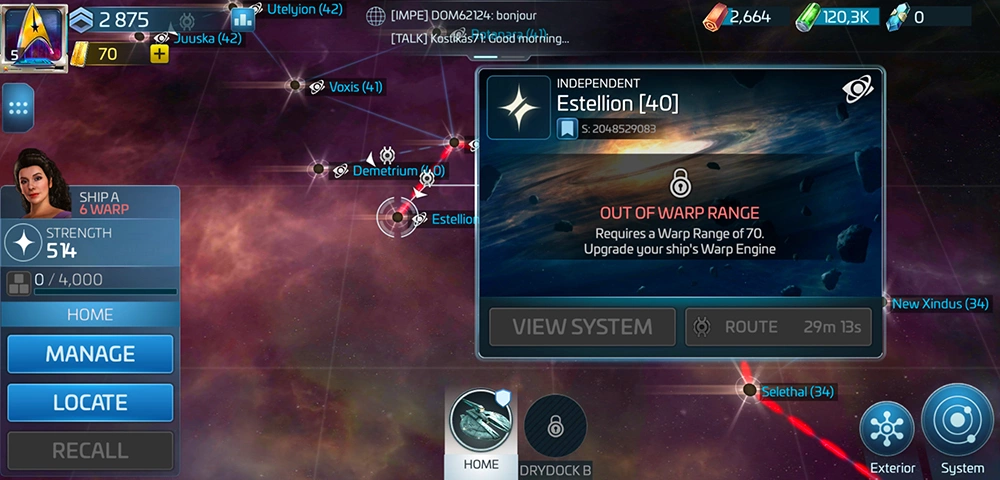Click the greyed-out RECALL button
This screenshot has width=1000, height=480.
tap(90, 450)
